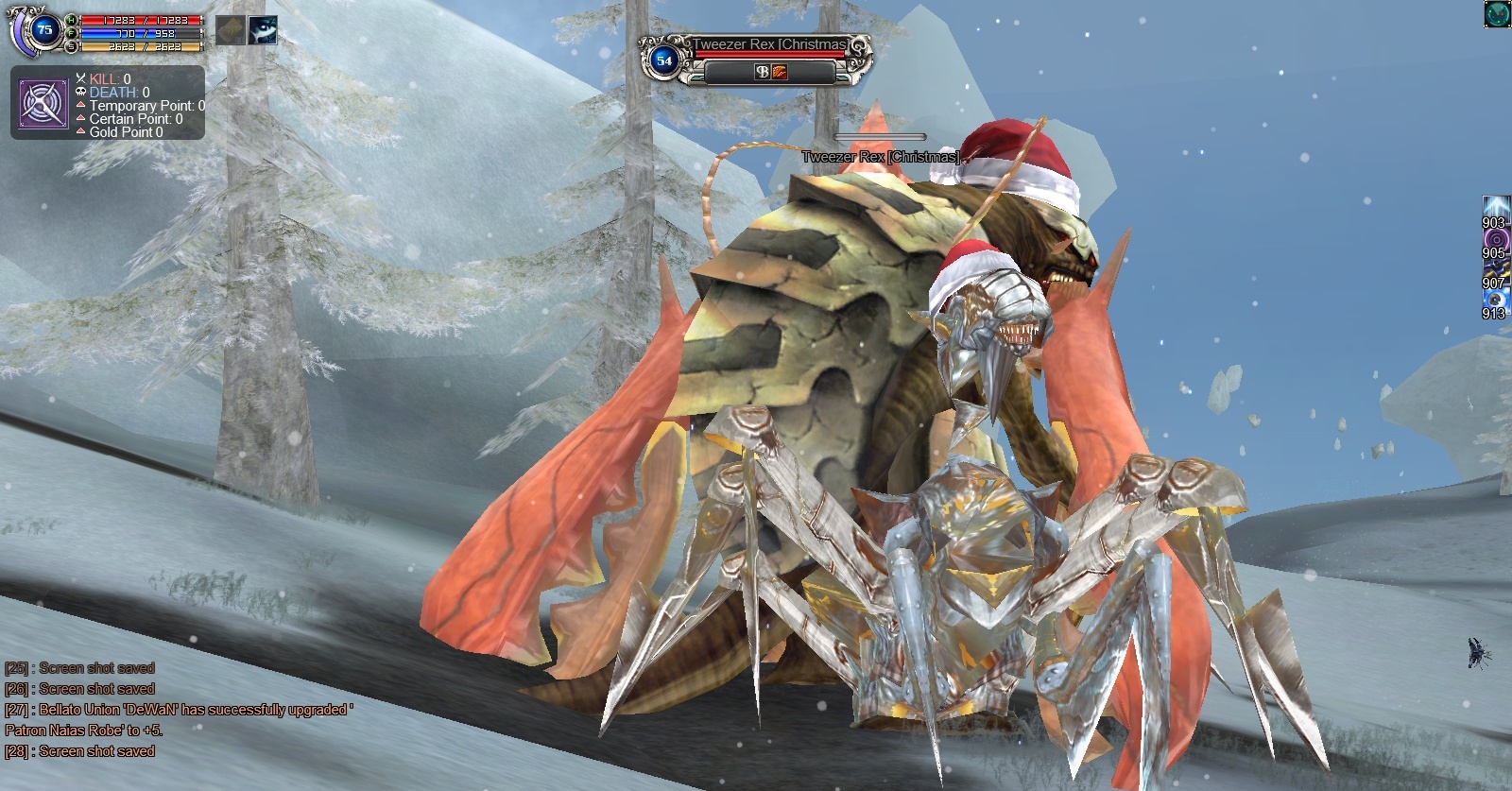The height and width of the screenshot is (791, 1512).
Task: Select the purple ring buff timed 905
Action: (1494, 238)
